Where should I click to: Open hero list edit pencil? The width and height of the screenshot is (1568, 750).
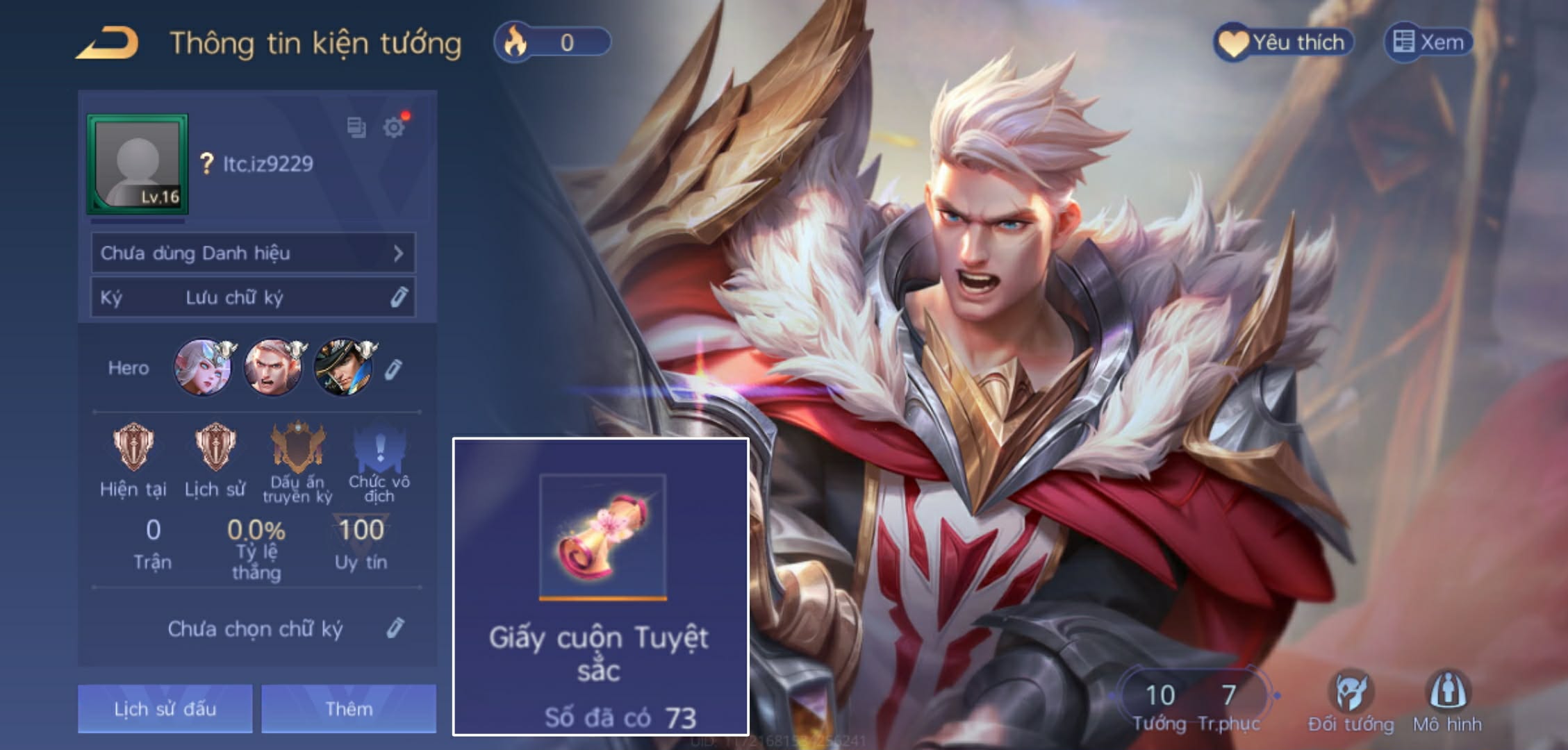coord(394,368)
